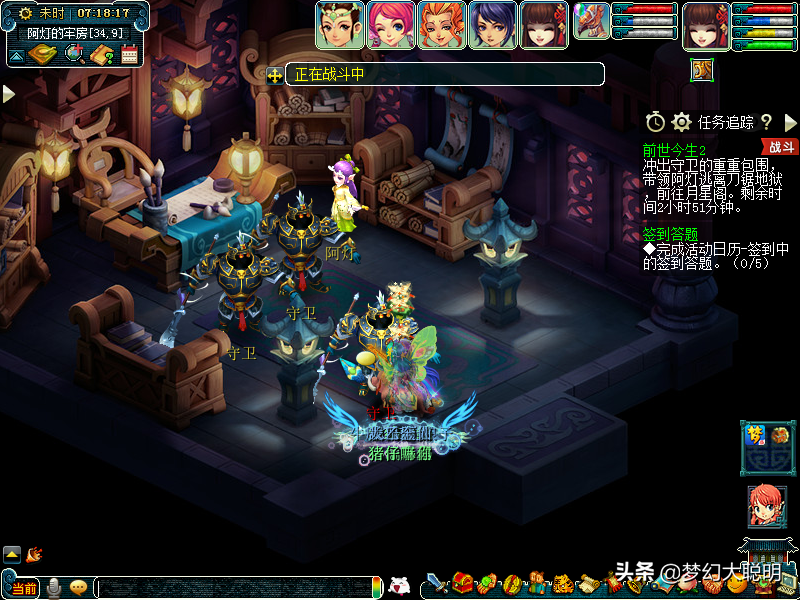Open the quest tracker stopwatch icon
The height and width of the screenshot is (600, 800).
click(x=655, y=122)
